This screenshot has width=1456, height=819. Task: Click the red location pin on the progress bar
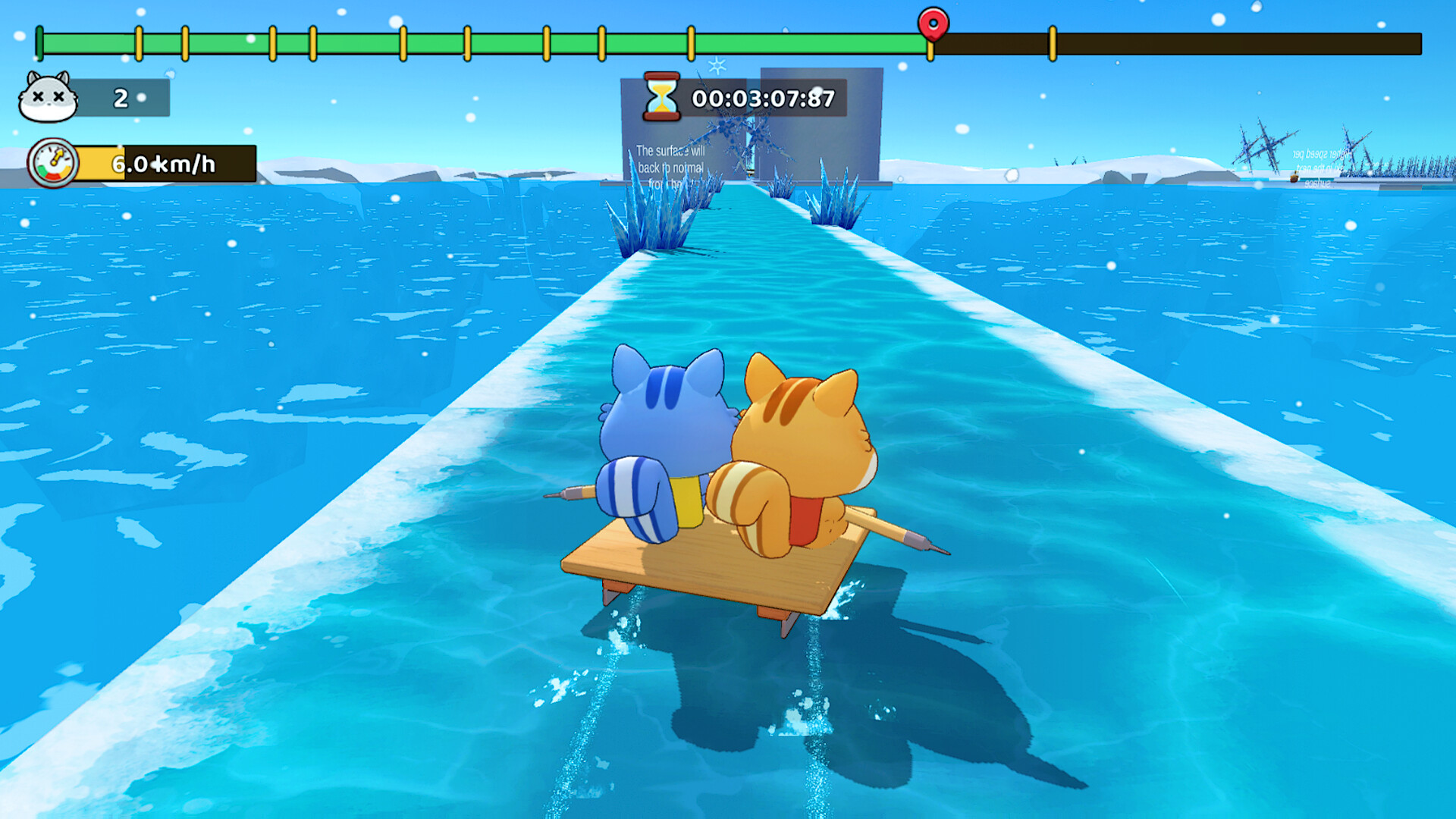tap(931, 24)
